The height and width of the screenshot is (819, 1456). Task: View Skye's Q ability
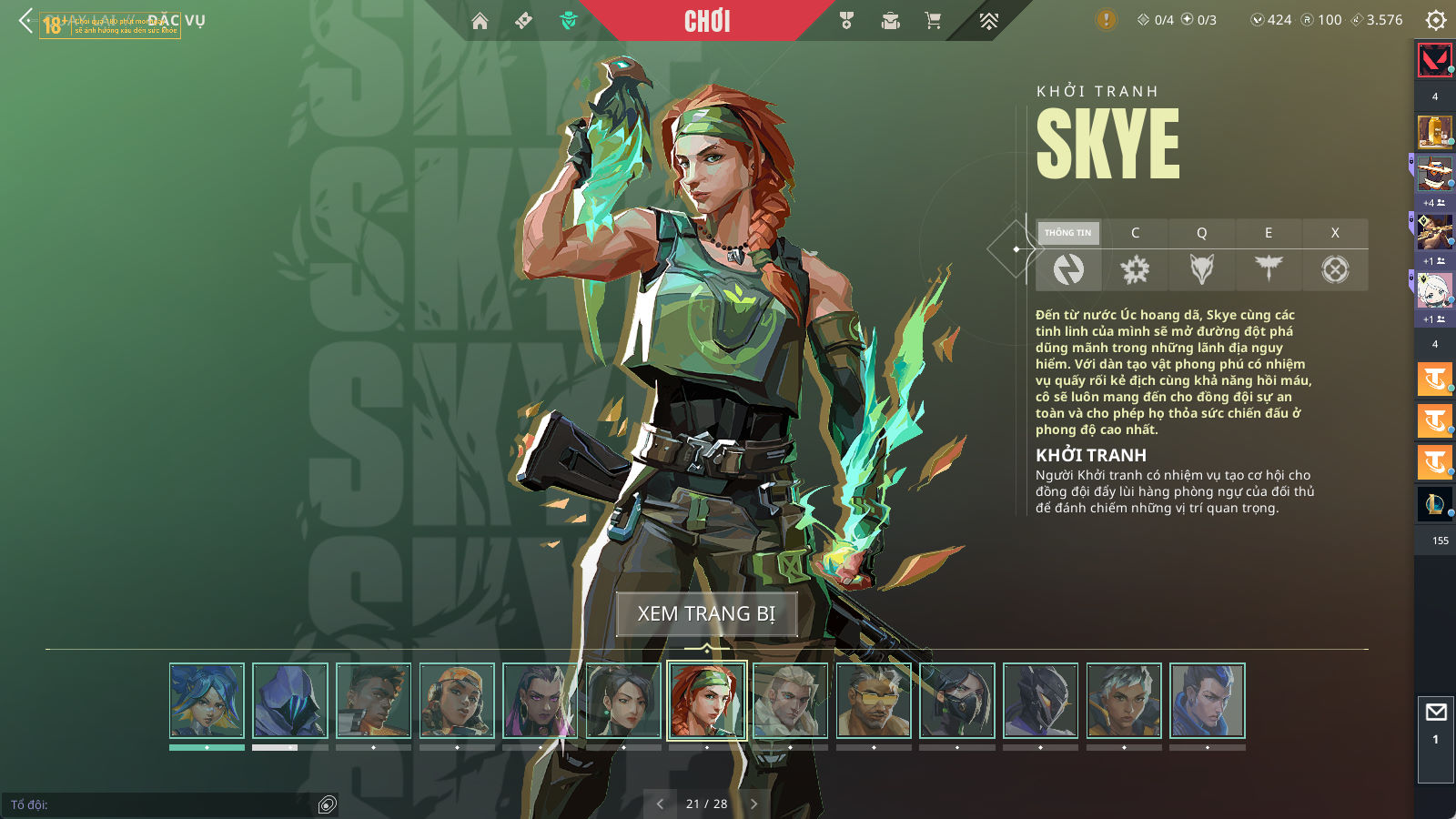point(1201,257)
